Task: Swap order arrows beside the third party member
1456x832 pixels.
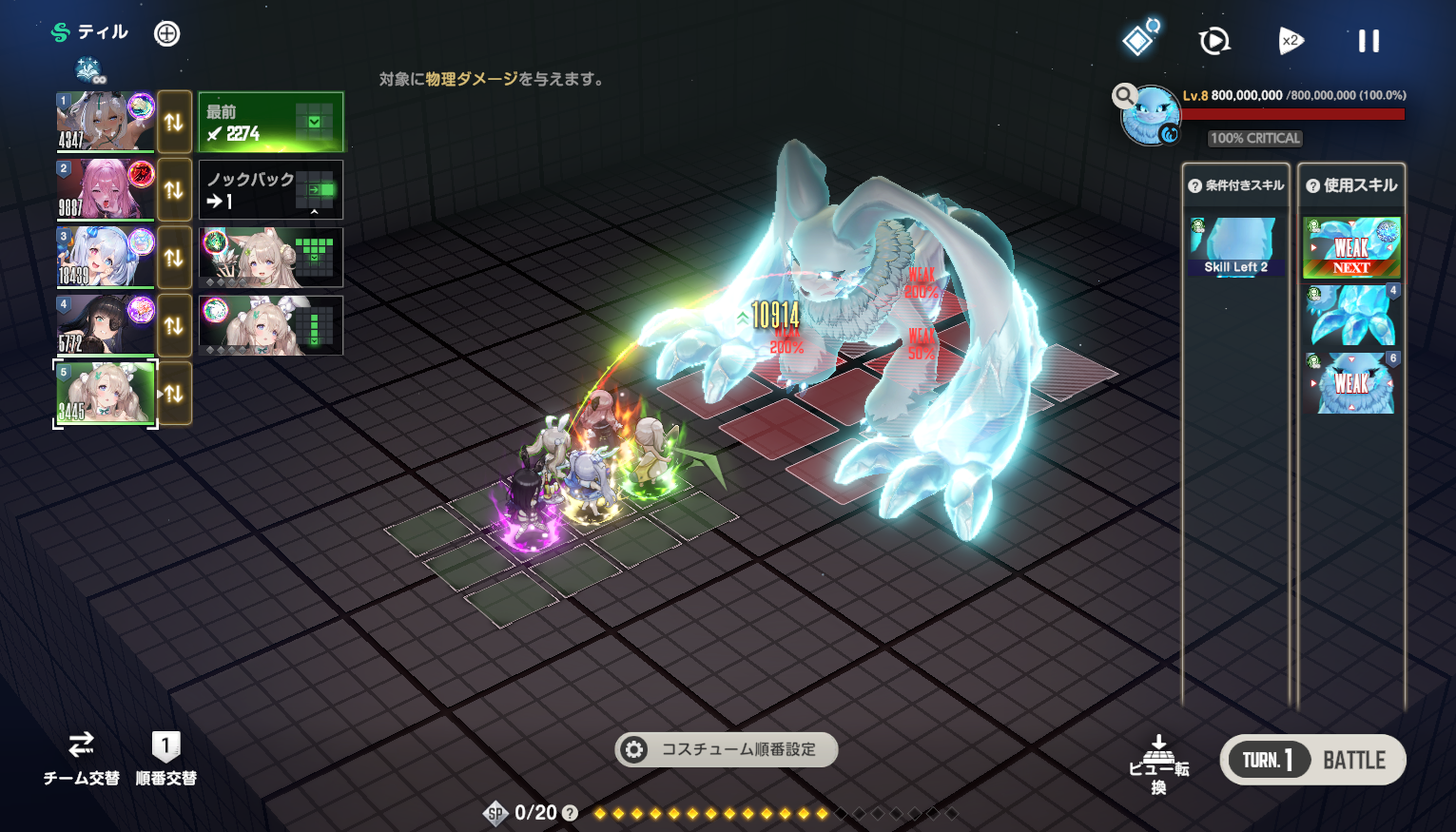Action: (174, 258)
